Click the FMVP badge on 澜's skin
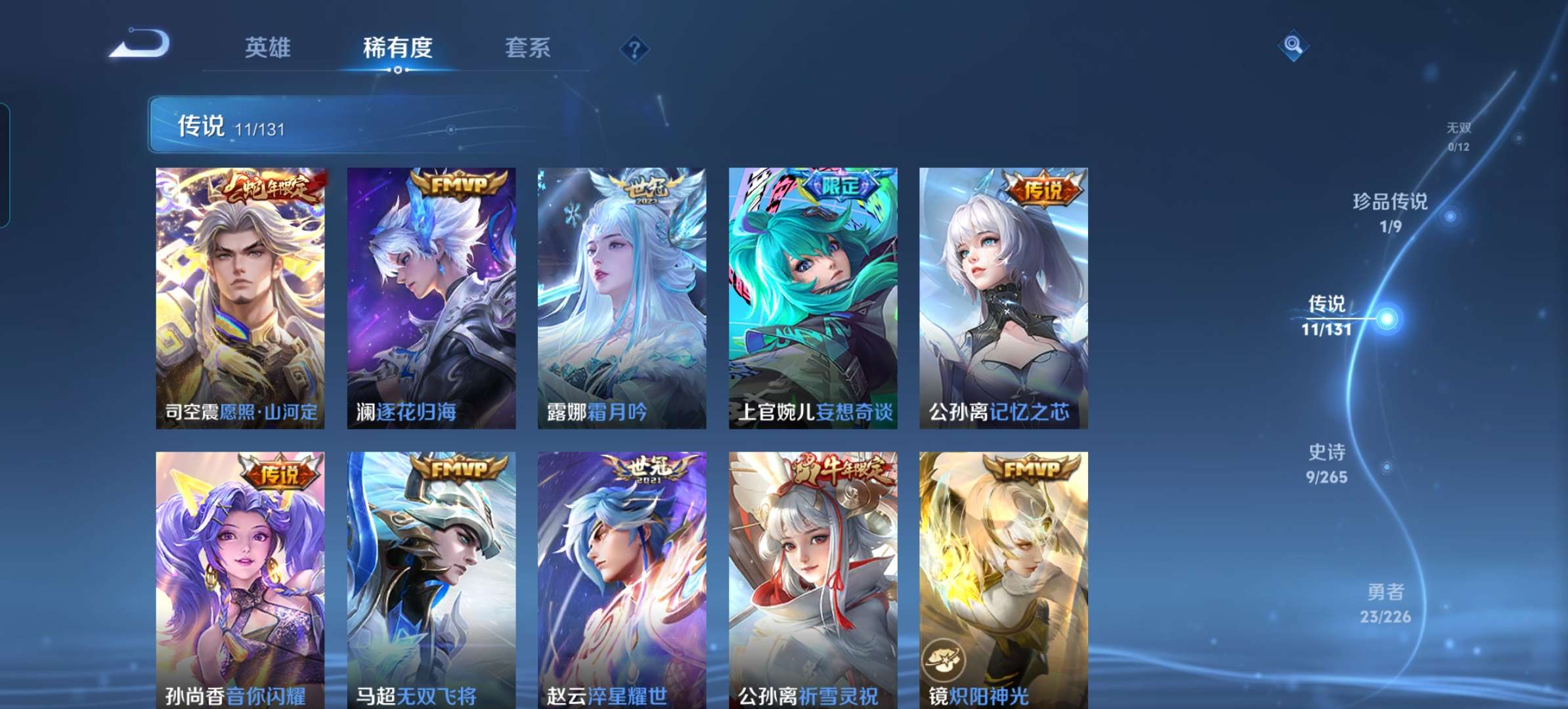This screenshot has width=1568, height=709. coord(461,186)
